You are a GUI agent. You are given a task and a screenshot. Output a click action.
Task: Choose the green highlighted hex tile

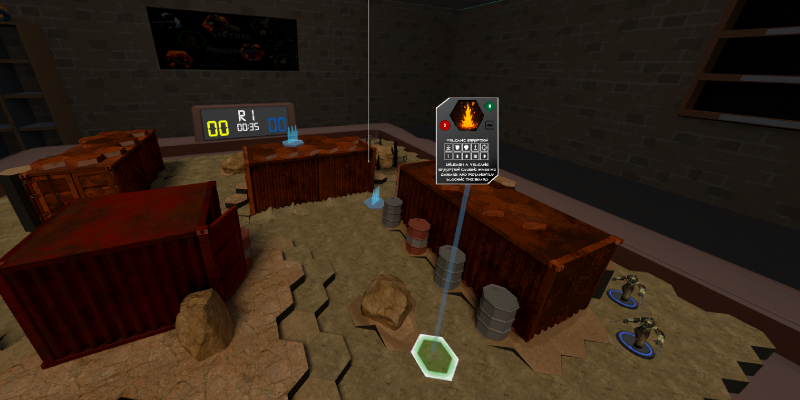click(x=434, y=355)
